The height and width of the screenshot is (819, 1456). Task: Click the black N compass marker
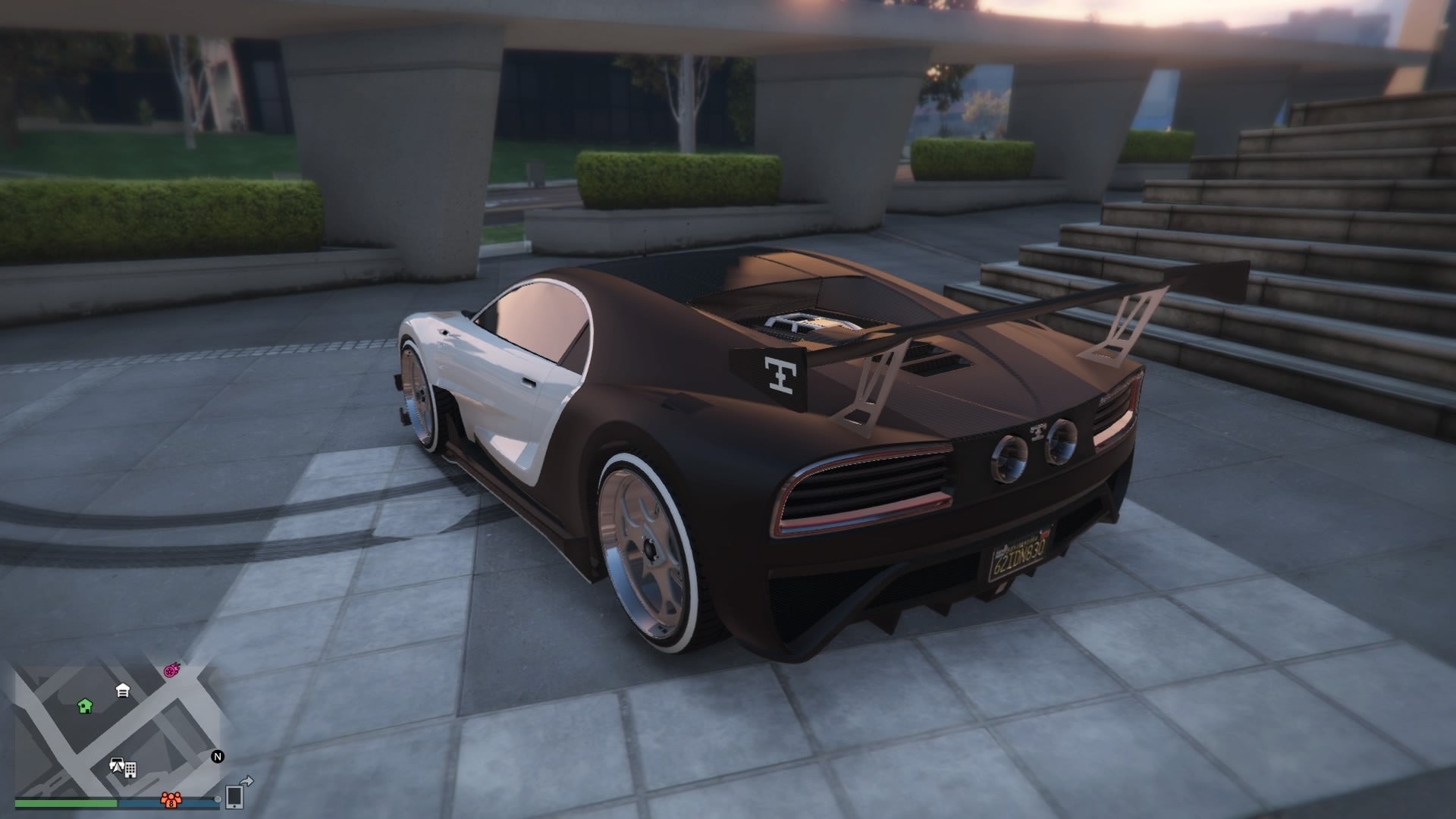(x=218, y=757)
